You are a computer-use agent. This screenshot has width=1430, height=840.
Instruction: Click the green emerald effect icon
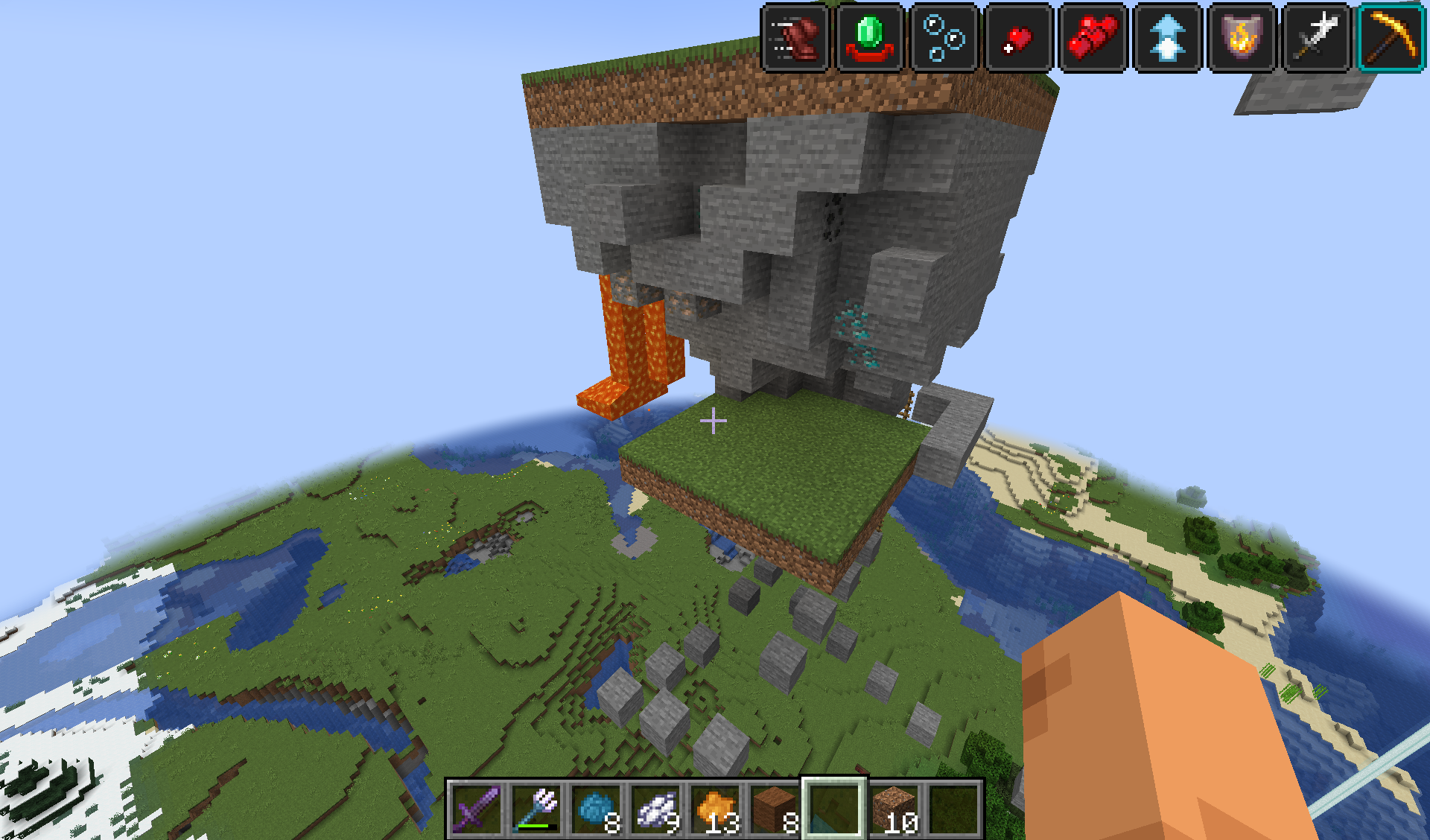(869, 37)
